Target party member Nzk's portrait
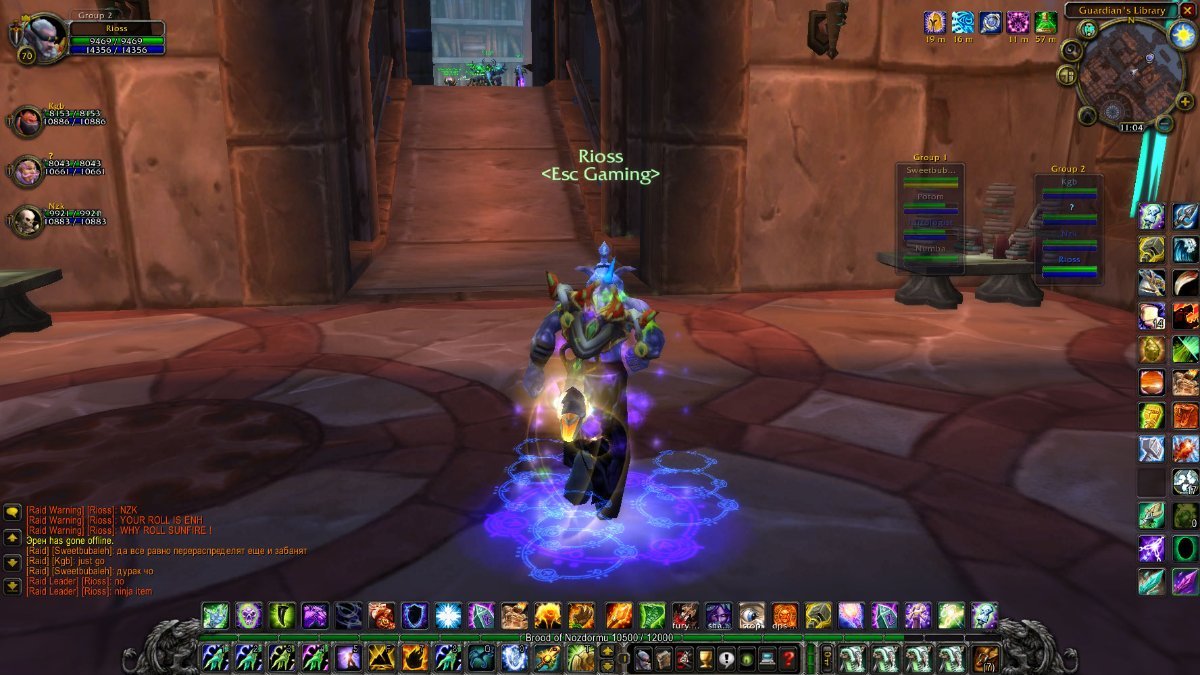The width and height of the screenshot is (1200, 675). click(x=28, y=220)
